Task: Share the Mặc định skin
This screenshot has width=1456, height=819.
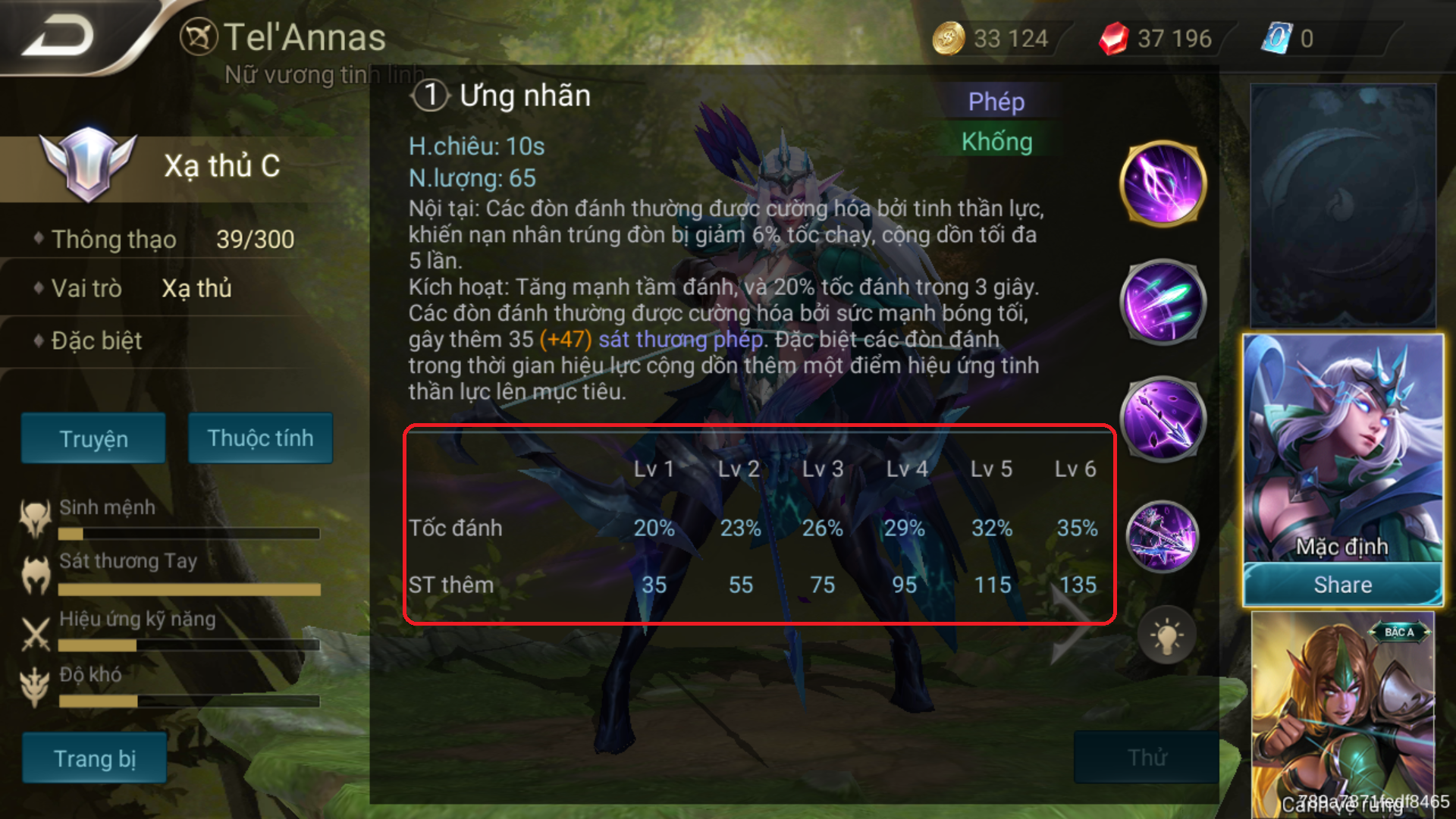Action: (1342, 585)
